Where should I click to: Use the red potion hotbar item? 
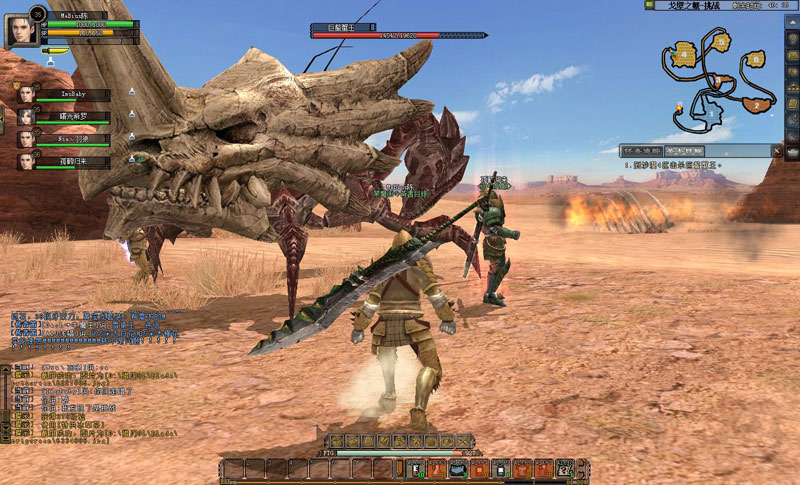[416, 468]
